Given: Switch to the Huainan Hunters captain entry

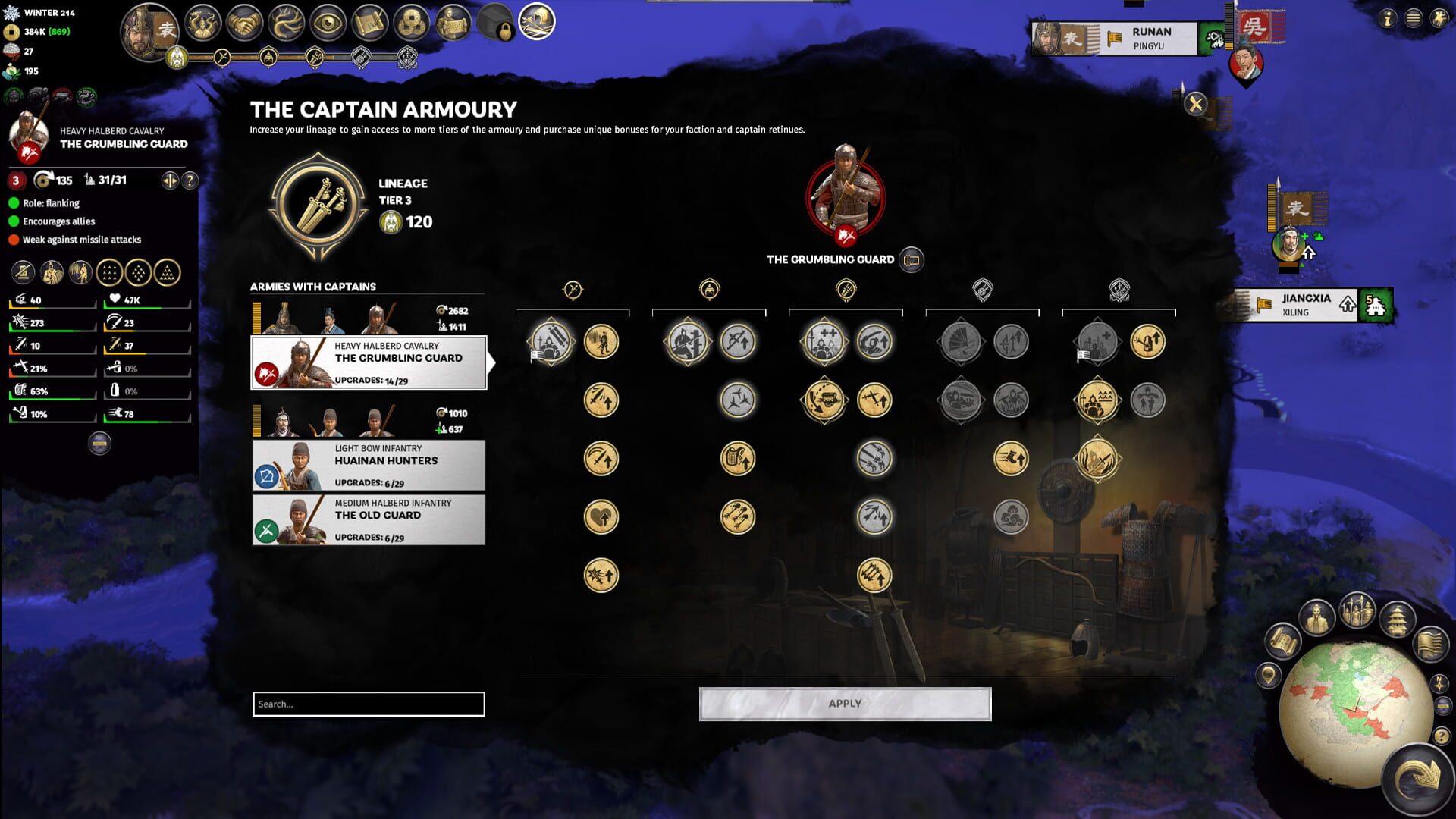Looking at the screenshot, I should coord(368,465).
